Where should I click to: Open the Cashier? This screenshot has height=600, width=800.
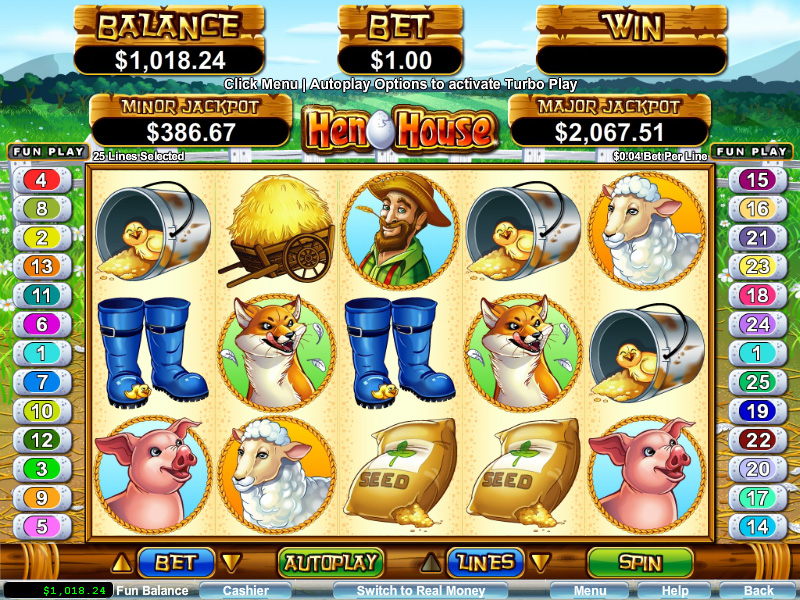[245, 591]
